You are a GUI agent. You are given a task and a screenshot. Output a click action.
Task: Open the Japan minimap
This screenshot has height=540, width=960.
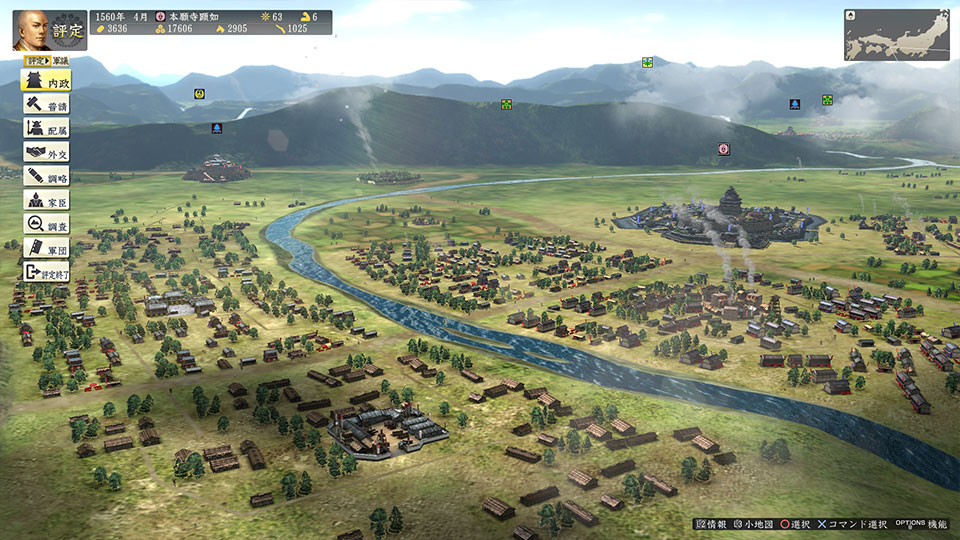point(896,35)
